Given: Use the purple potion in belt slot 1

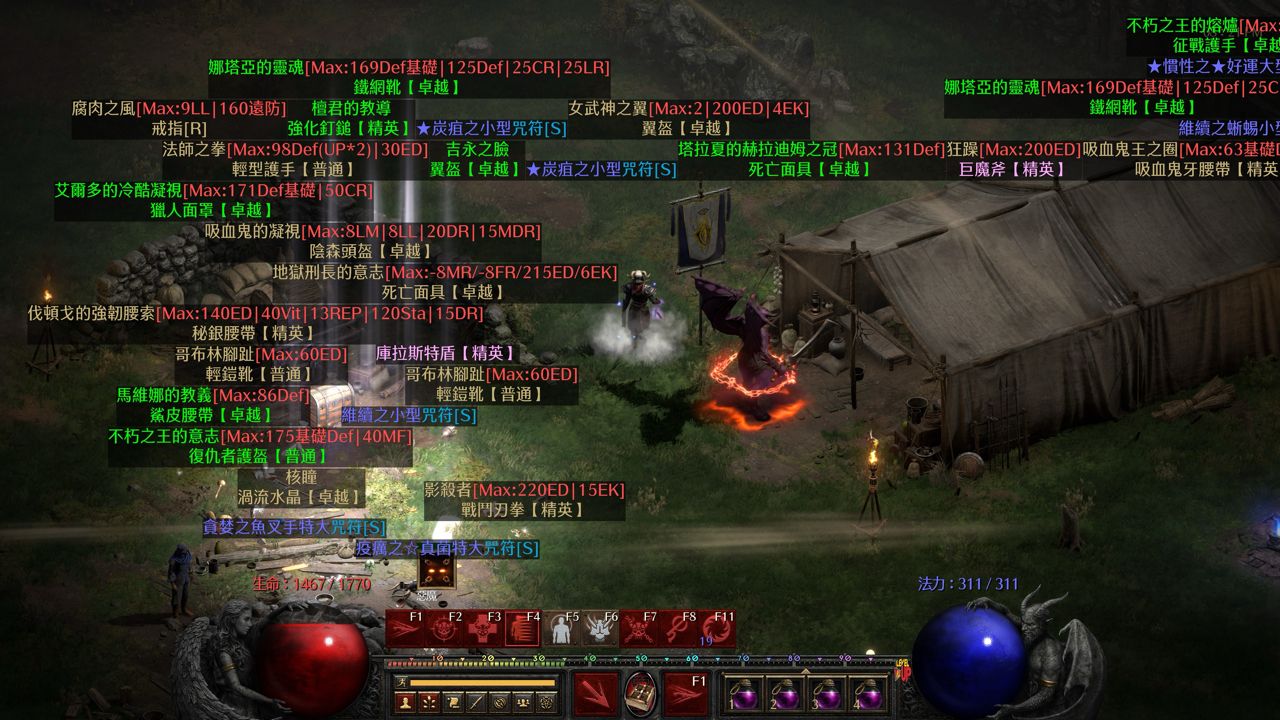Looking at the screenshot, I should coord(745,693).
